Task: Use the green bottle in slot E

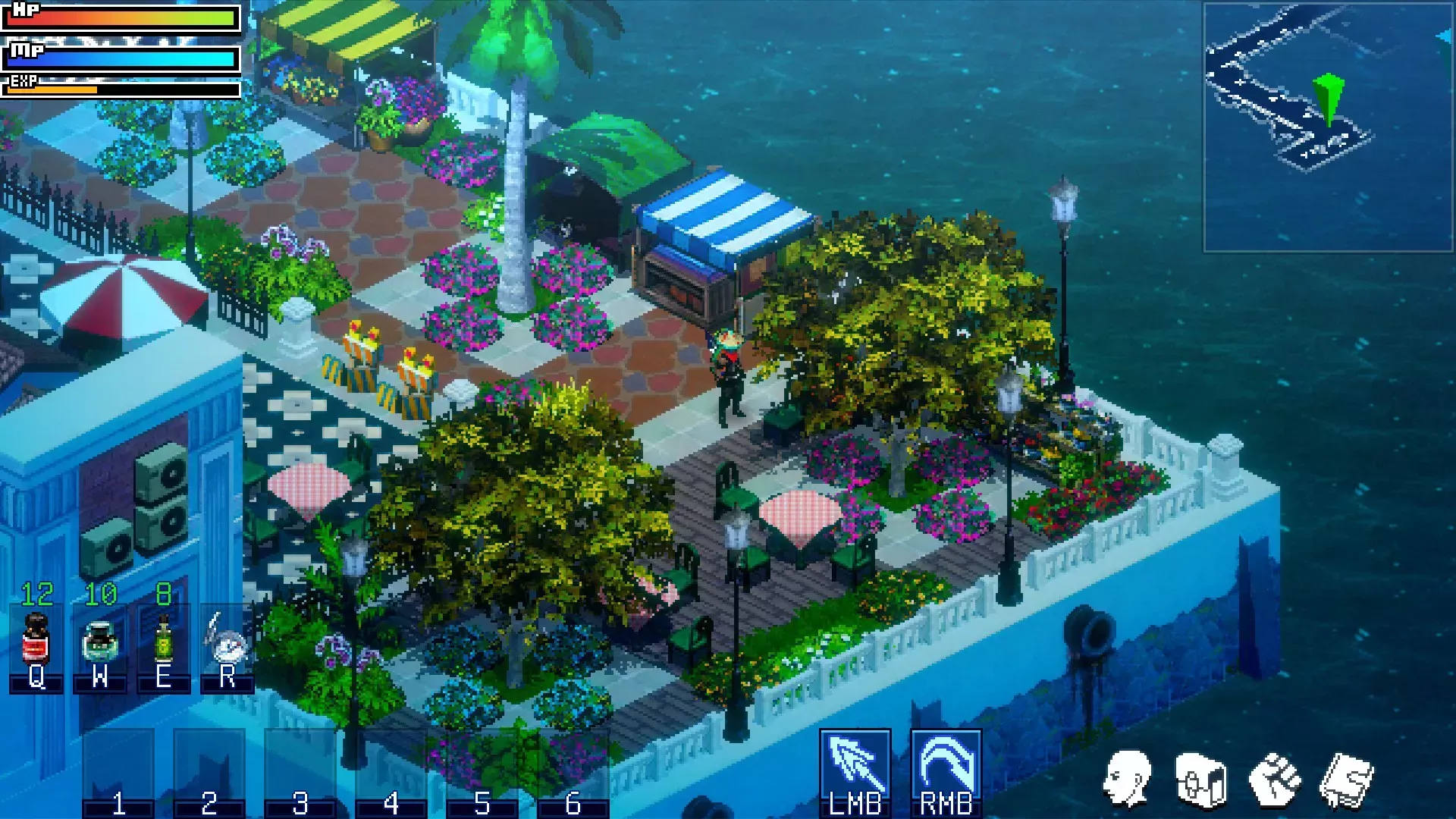Action: click(163, 642)
